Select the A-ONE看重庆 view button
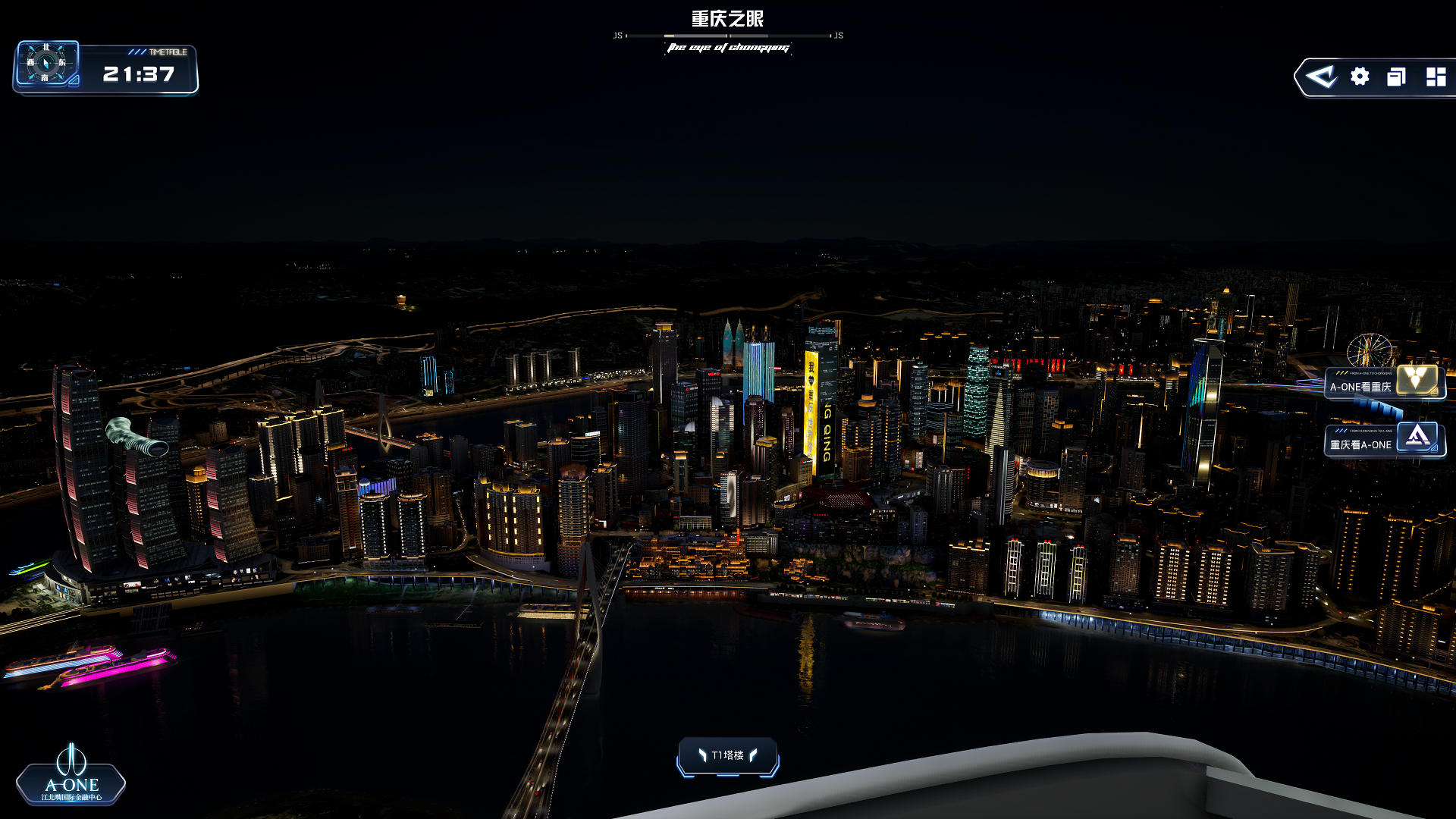Screen dimensions: 1456x819 (x=1385, y=384)
